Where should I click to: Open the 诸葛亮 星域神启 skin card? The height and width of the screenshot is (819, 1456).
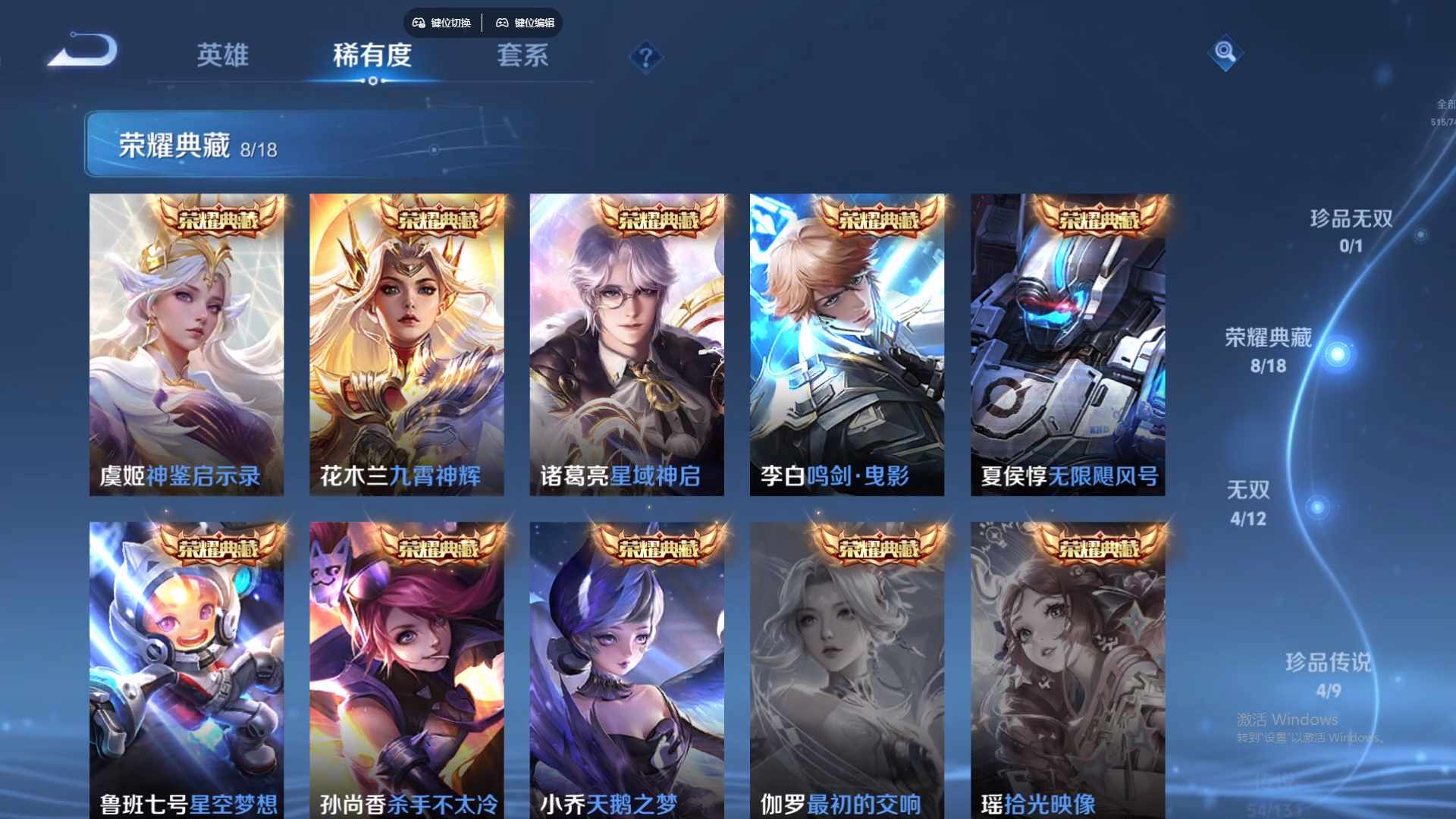626,345
